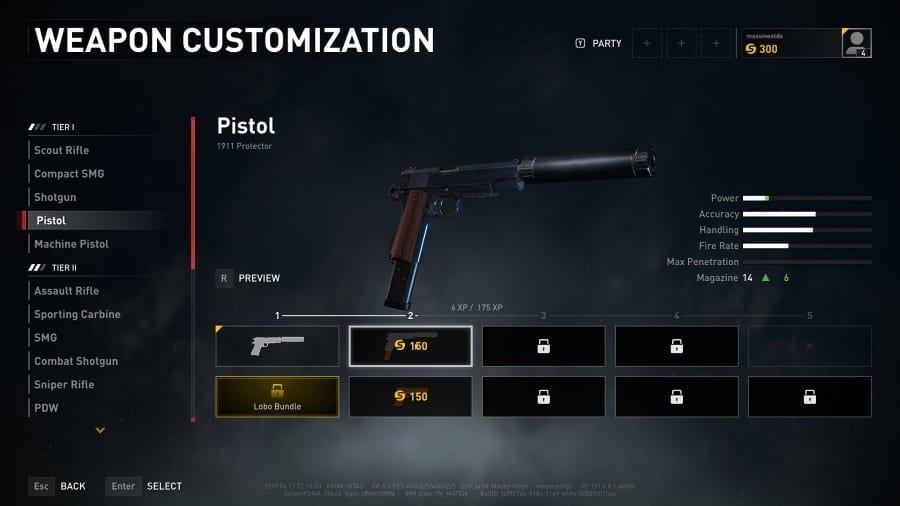
Task: Select the Pistol entry in Tier I
Action: (51, 220)
